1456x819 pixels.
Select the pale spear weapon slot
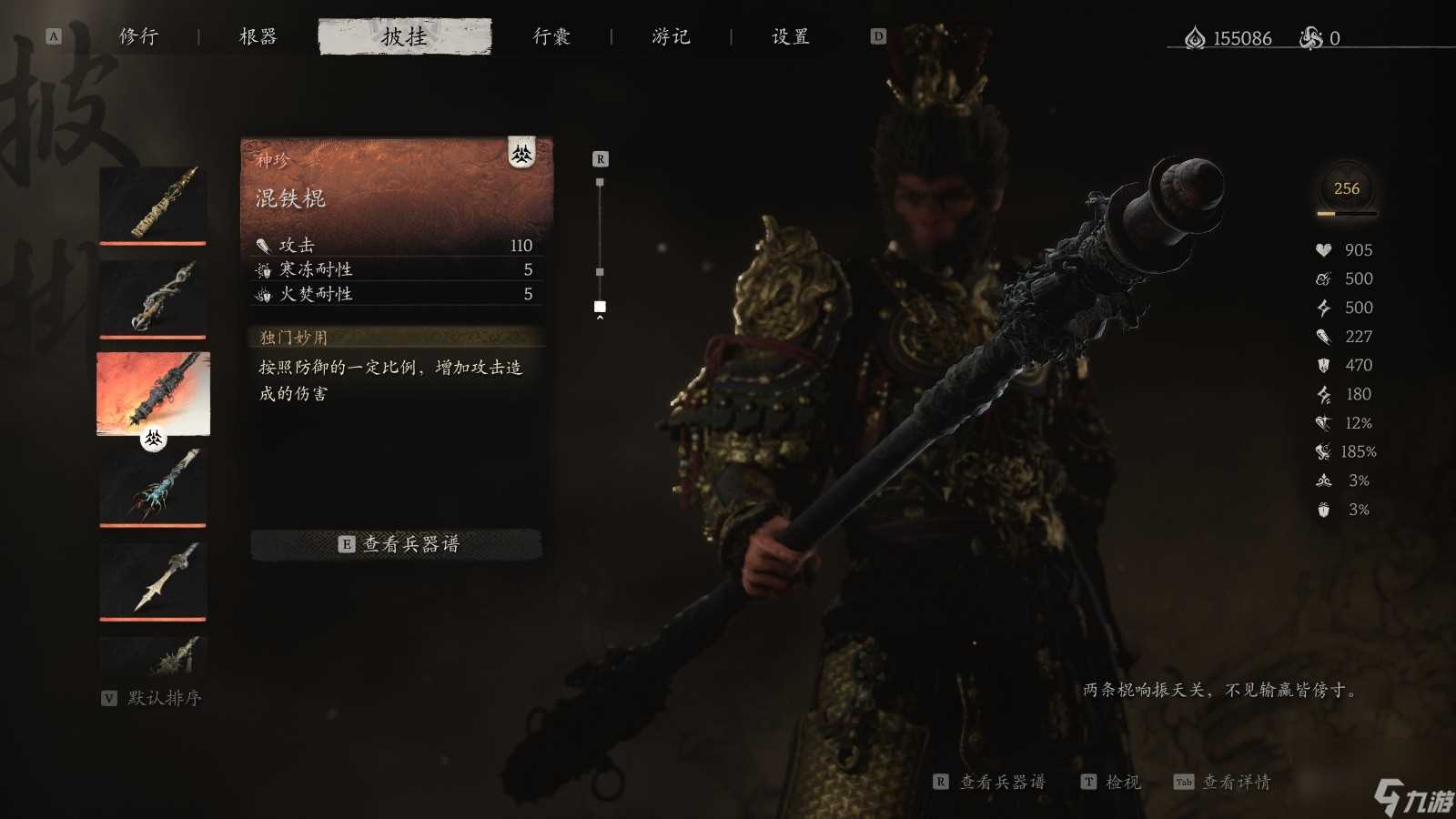tap(153, 581)
